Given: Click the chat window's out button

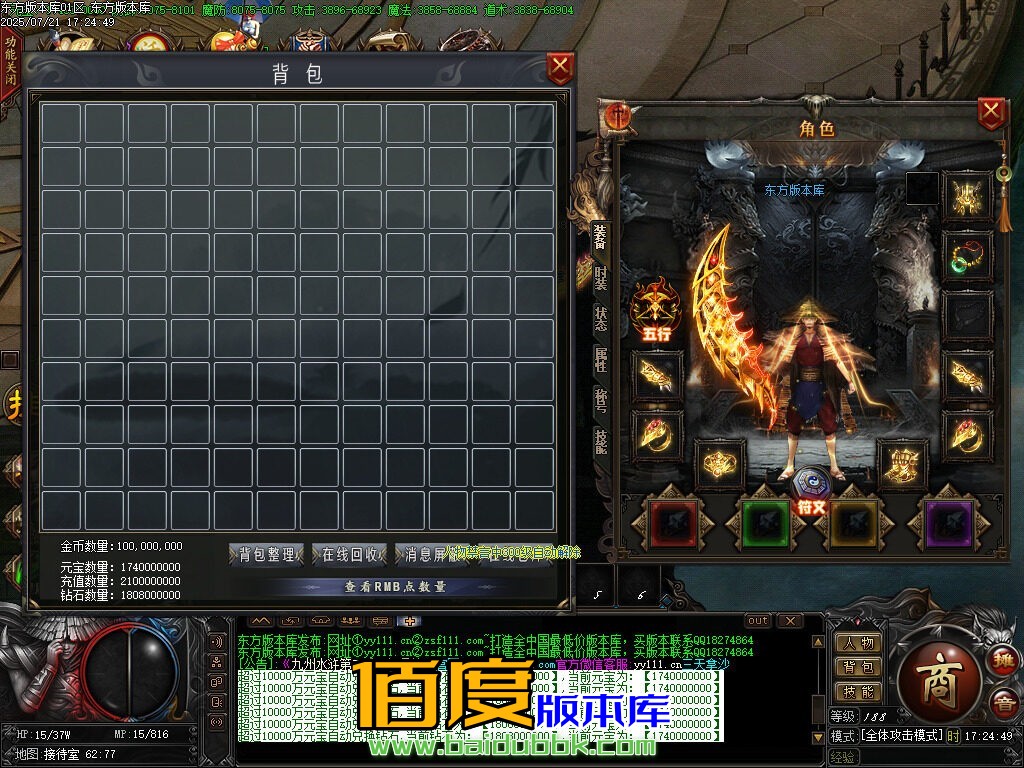Looking at the screenshot, I should tap(758, 621).
